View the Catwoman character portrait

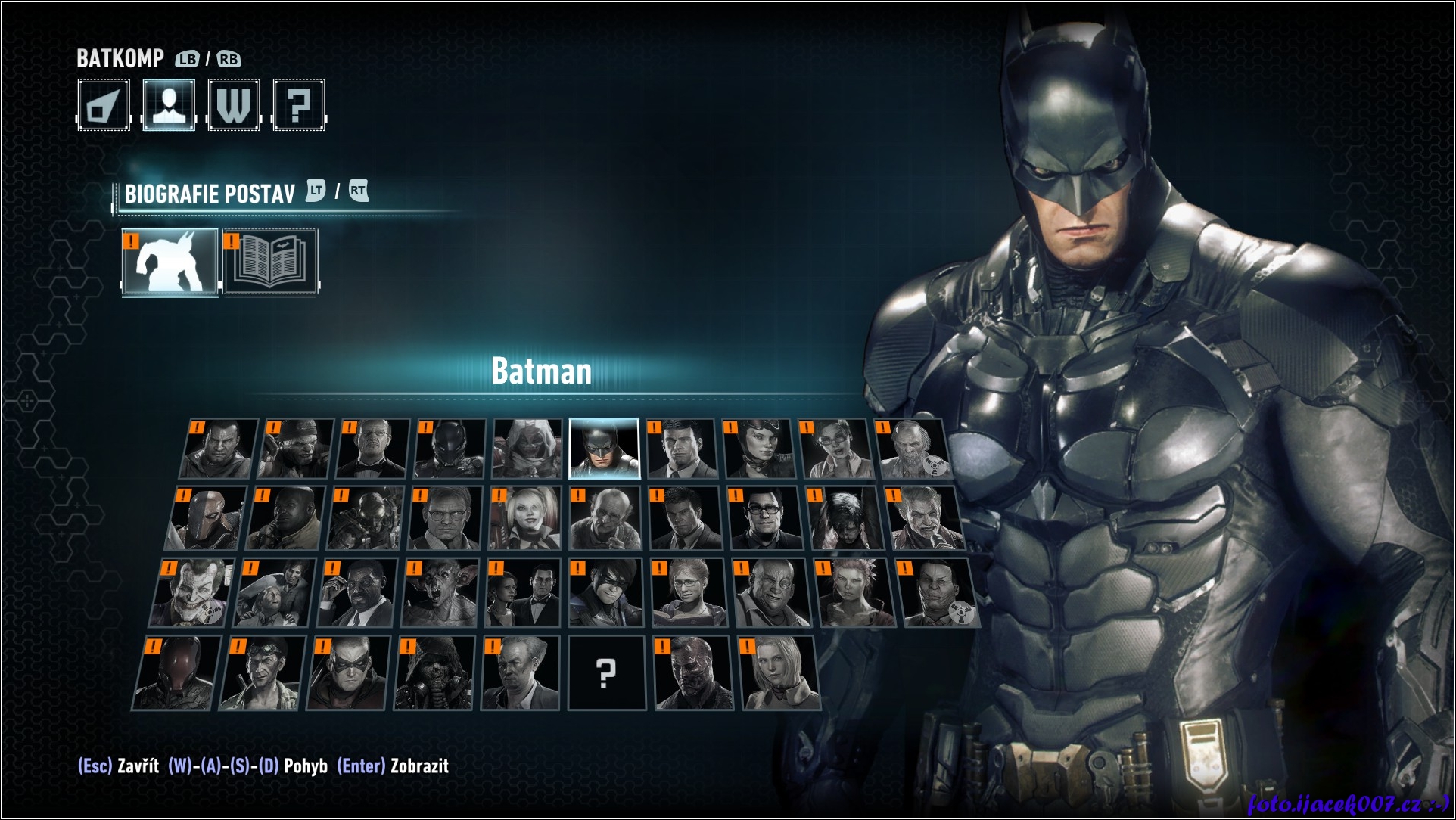point(758,449)
